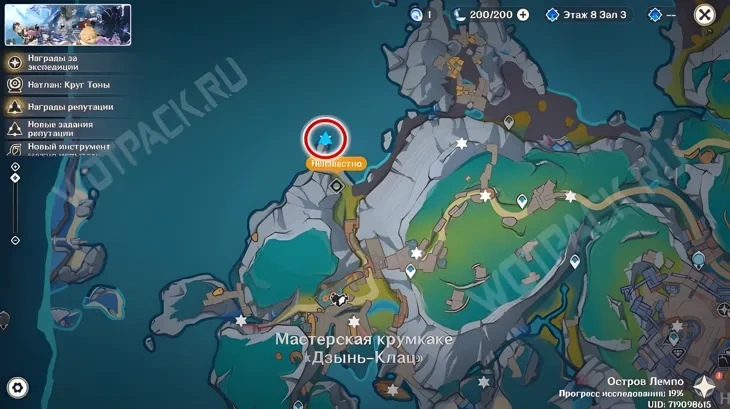Add resin with the plus button

(523, 15)
